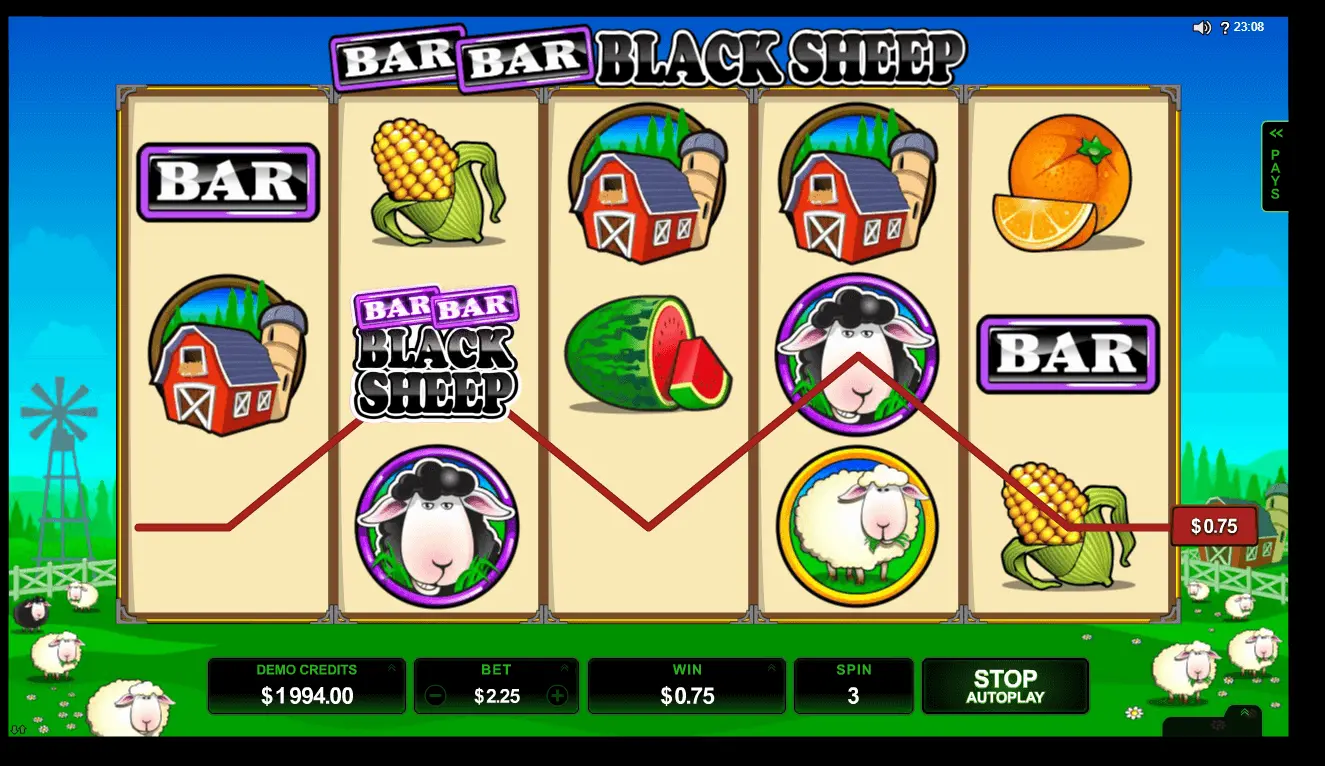Increase the bet with the plus button
The image size is (1325, 766).
click(x=557, y=696)
